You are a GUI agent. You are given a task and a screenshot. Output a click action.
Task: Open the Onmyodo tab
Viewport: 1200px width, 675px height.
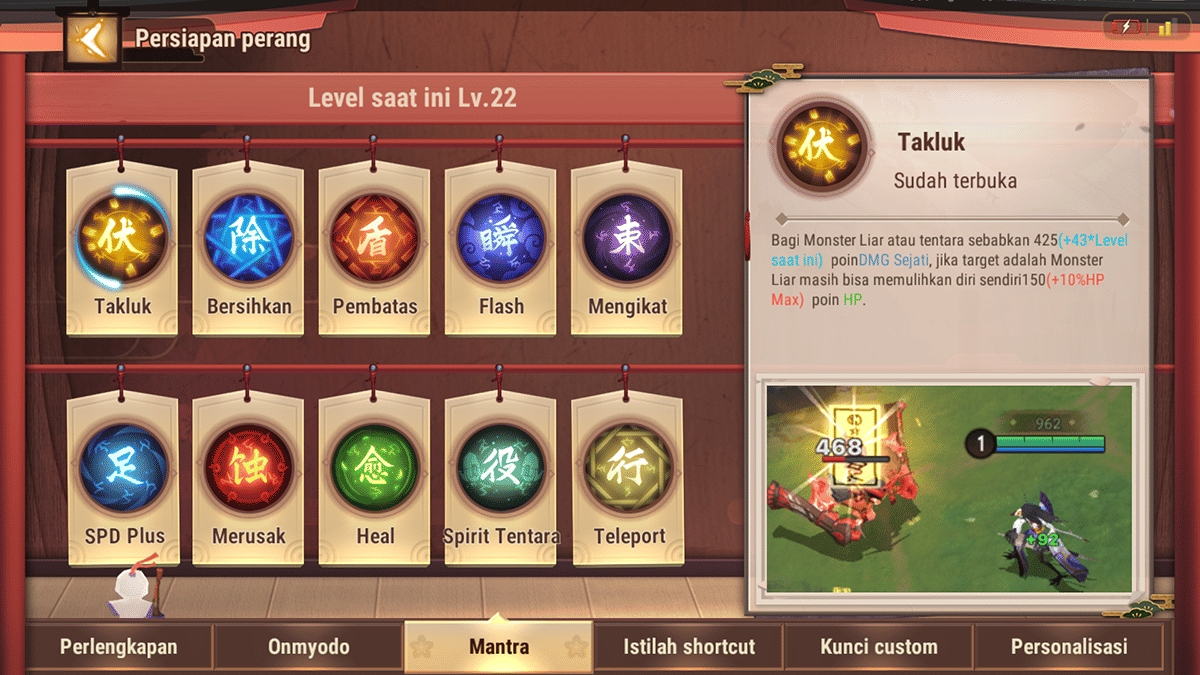[x=308, y=647]
